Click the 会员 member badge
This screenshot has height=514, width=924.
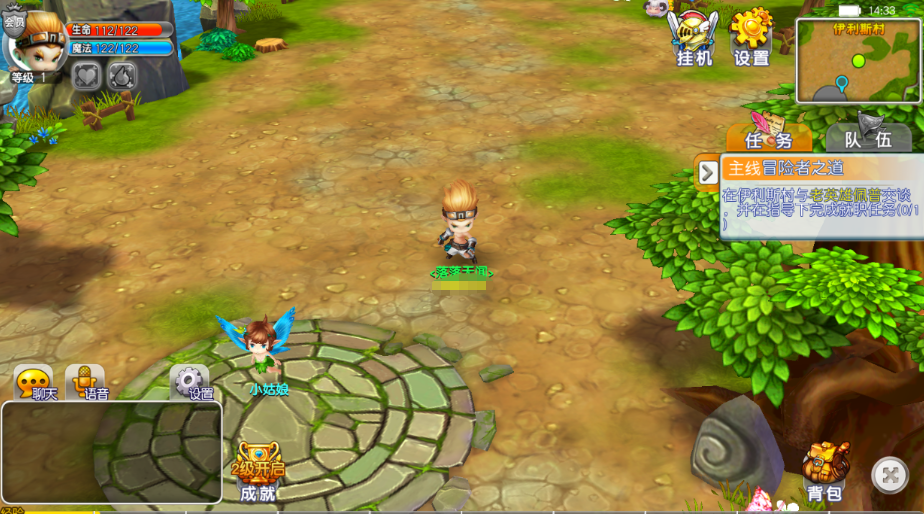click(14, 22)
